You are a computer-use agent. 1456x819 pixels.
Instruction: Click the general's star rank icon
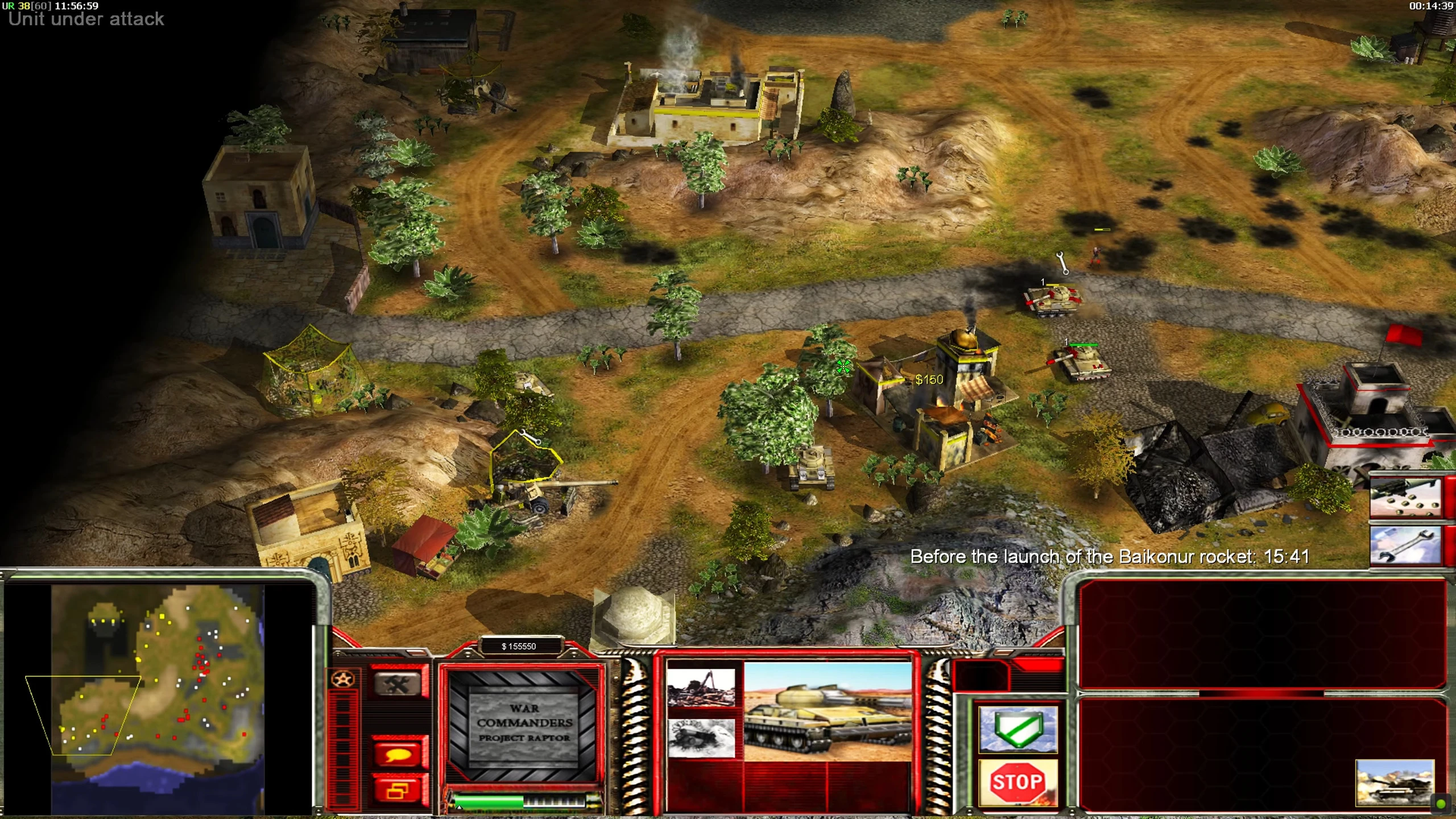point(343,679)
